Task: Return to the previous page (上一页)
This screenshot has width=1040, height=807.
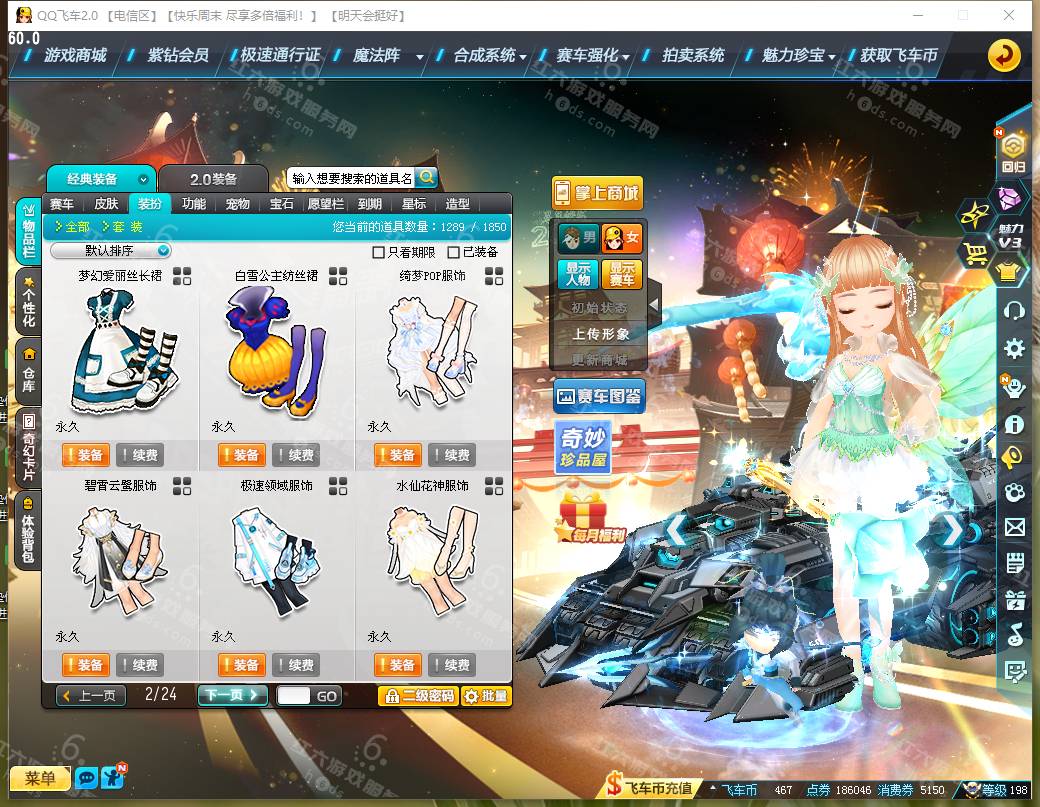Action: pos(91,695)
